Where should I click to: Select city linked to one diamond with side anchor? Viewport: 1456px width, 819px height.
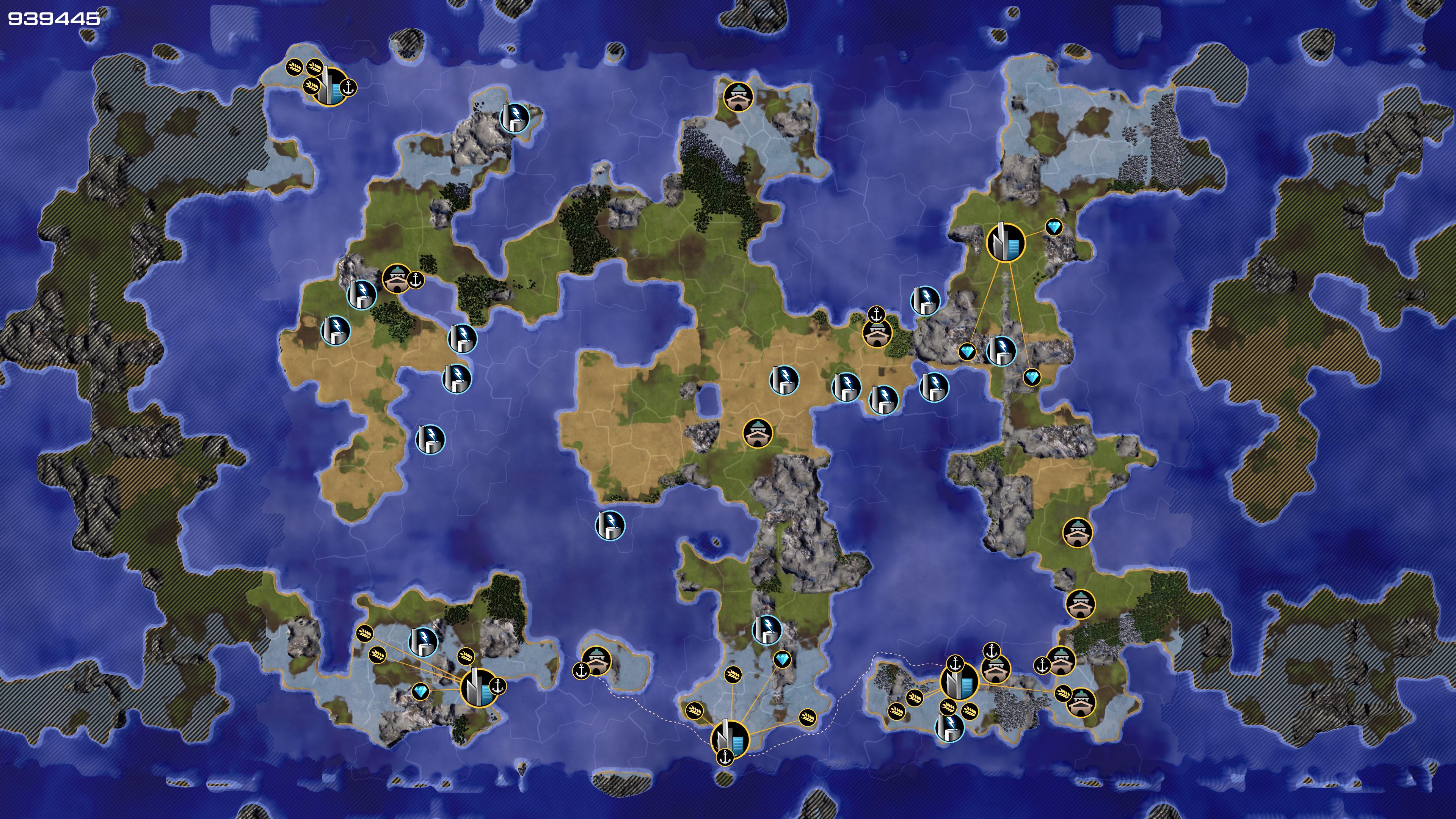(479, 687)
